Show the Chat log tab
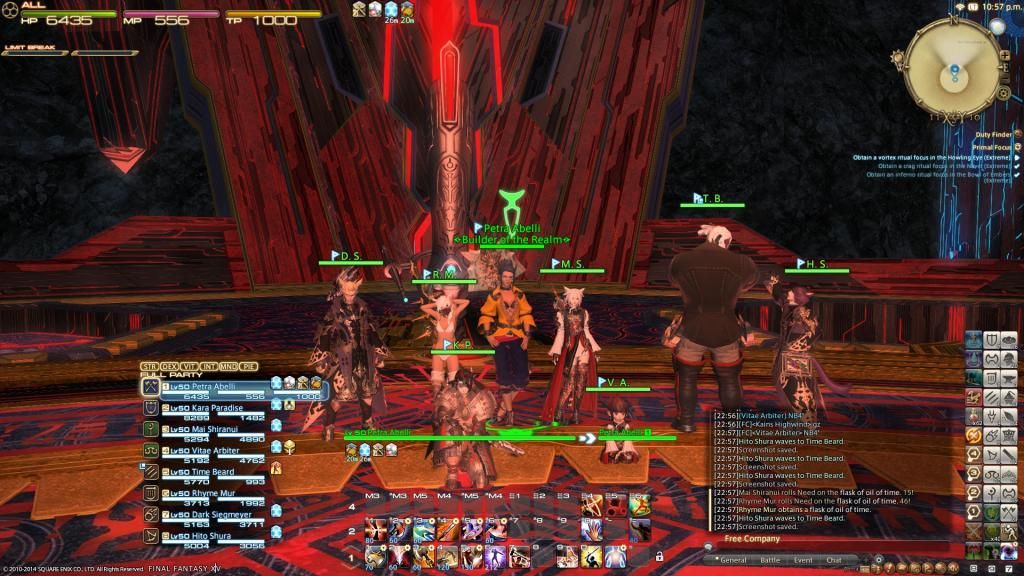 click(x=834, y=560)
